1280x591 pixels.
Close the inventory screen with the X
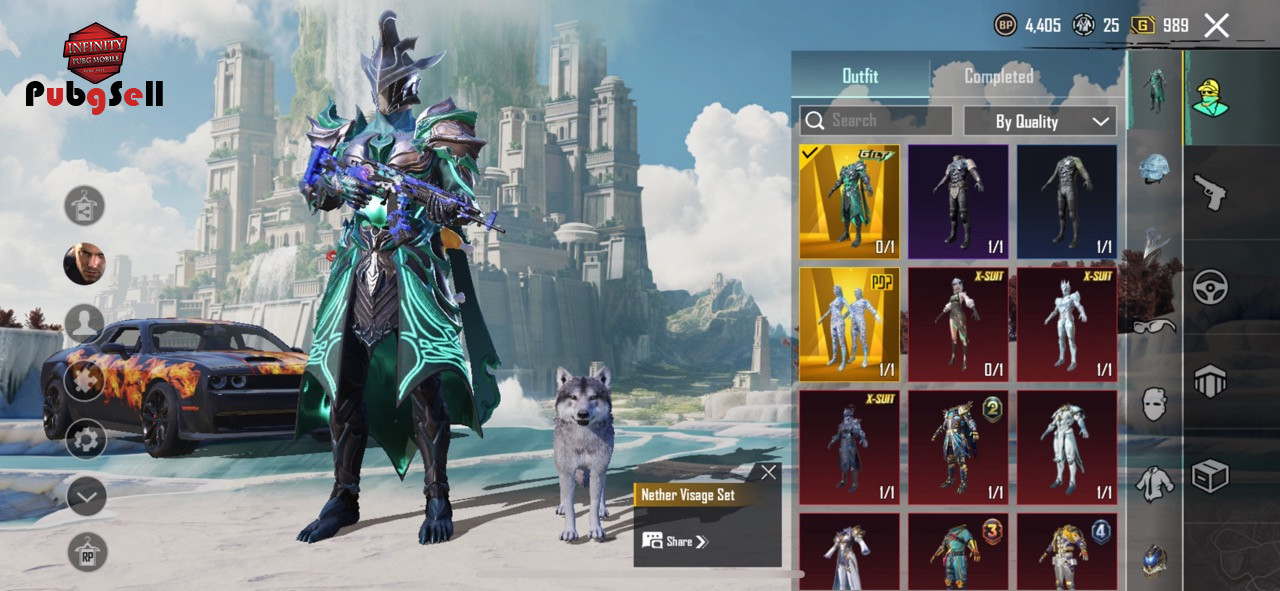point(1216,26)
